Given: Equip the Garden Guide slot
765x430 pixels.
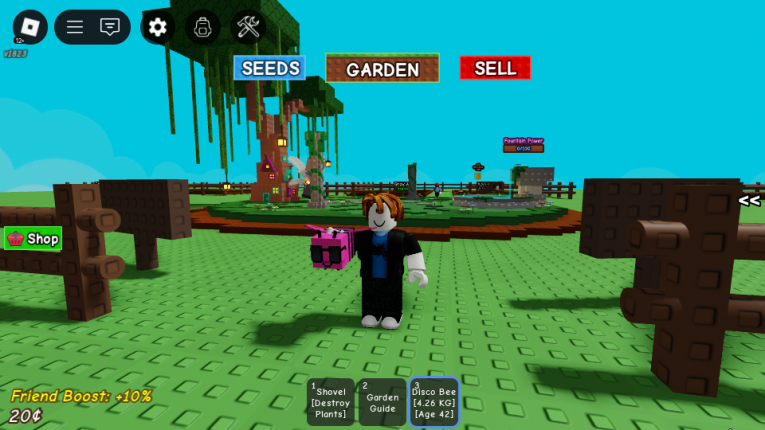Looking at the screenshot, I should tap(382, 402).
